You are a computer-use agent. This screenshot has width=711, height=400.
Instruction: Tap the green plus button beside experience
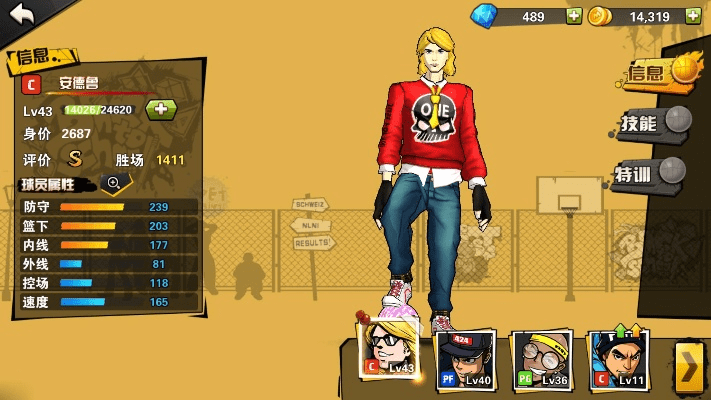click(x=162, y=110)
